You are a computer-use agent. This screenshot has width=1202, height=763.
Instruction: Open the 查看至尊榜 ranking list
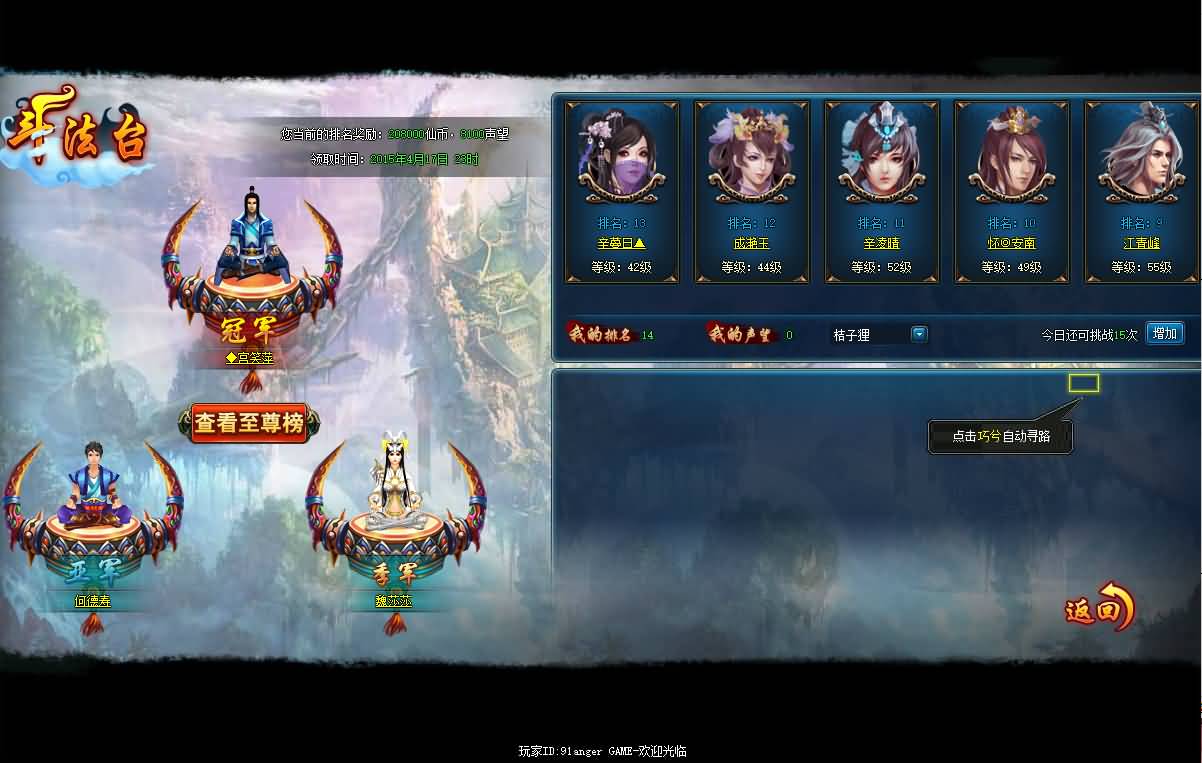249,423
